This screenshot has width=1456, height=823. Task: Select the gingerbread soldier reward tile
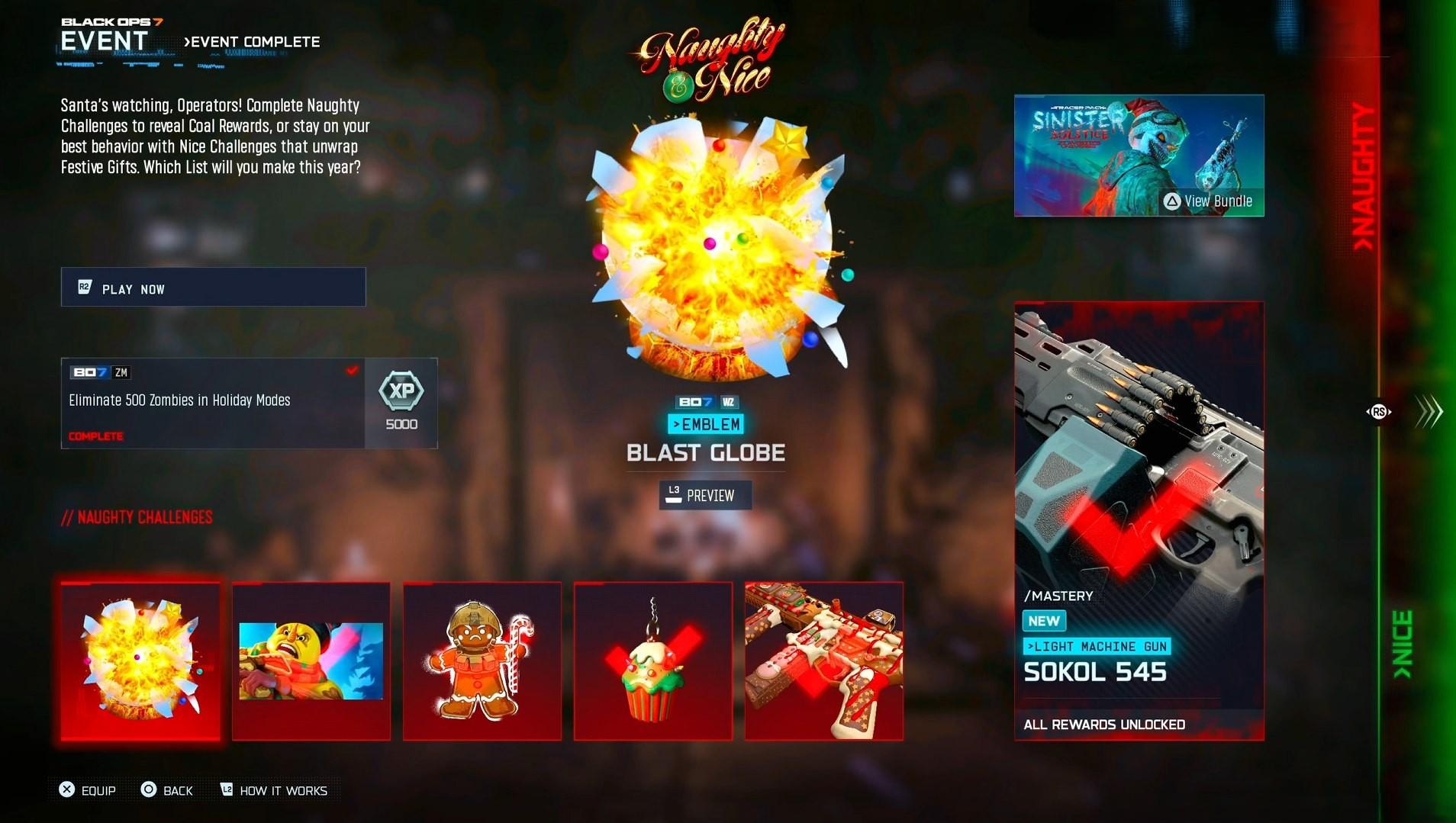[x=482, y=661]
